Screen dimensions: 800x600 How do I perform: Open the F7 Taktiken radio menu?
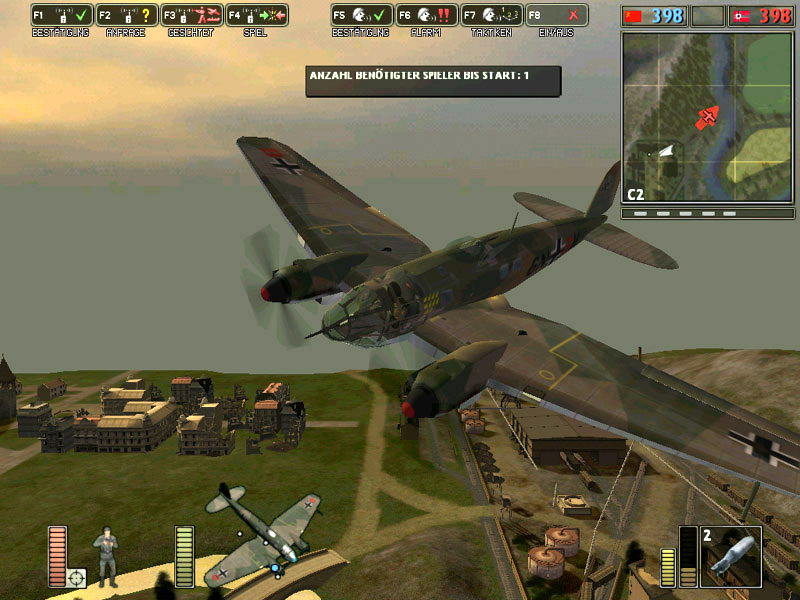point(491,16)
